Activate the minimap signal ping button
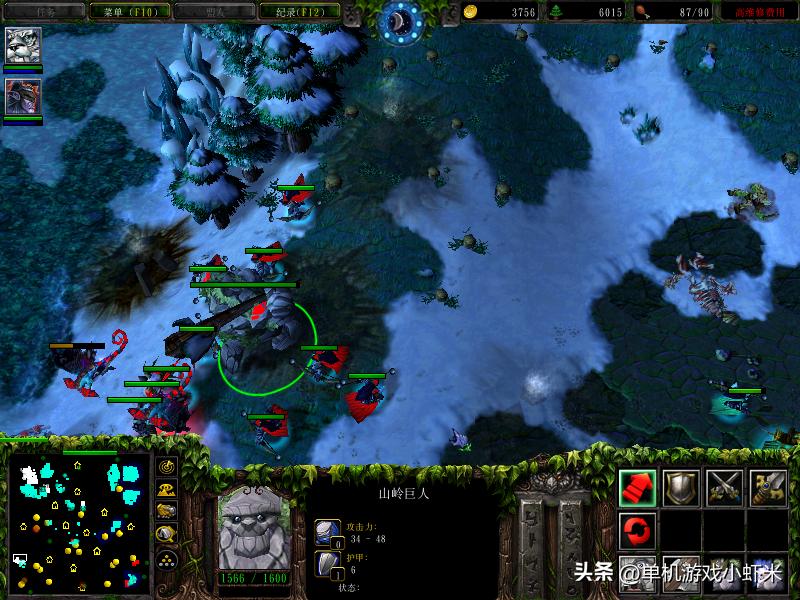Image resolution: width=800 pixels, height=600 pixels. (x=167, y=467)
